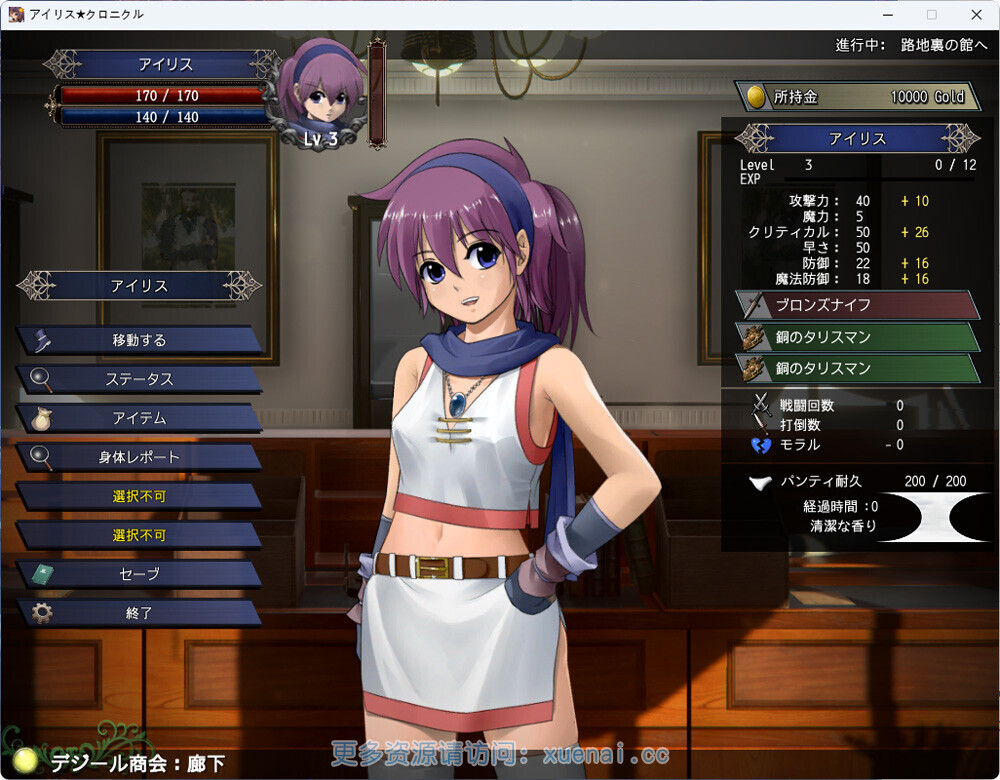This screenshot has height=780, width=1000.
Task: Close the game window
Action: point(976,15)
